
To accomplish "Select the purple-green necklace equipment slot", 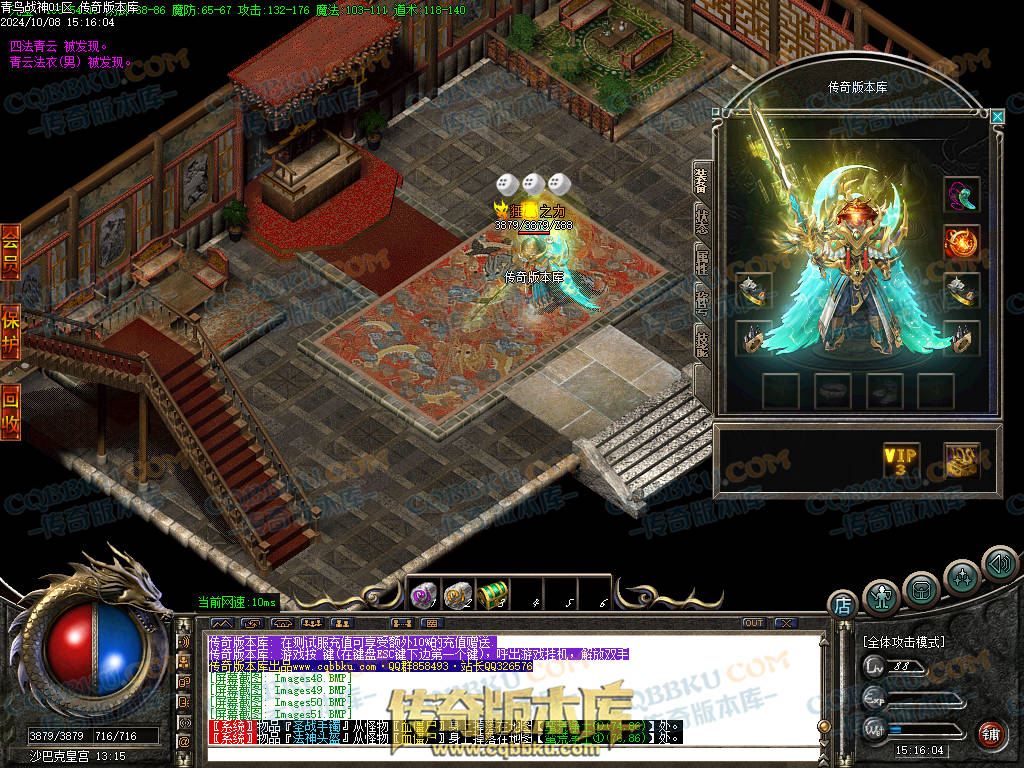I will 962,194.
